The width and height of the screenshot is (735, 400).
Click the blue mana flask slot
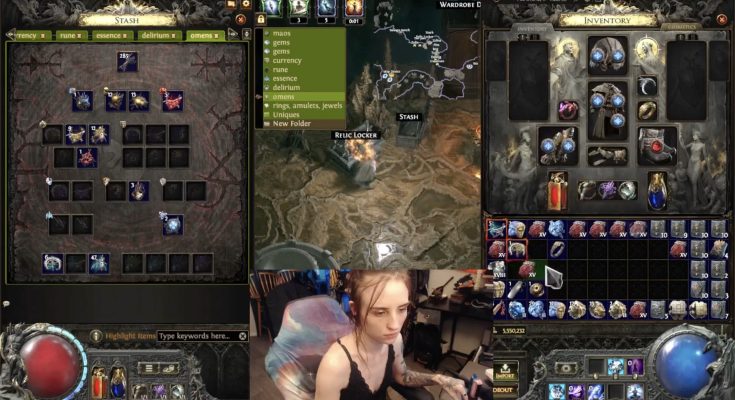pos(657,188)
